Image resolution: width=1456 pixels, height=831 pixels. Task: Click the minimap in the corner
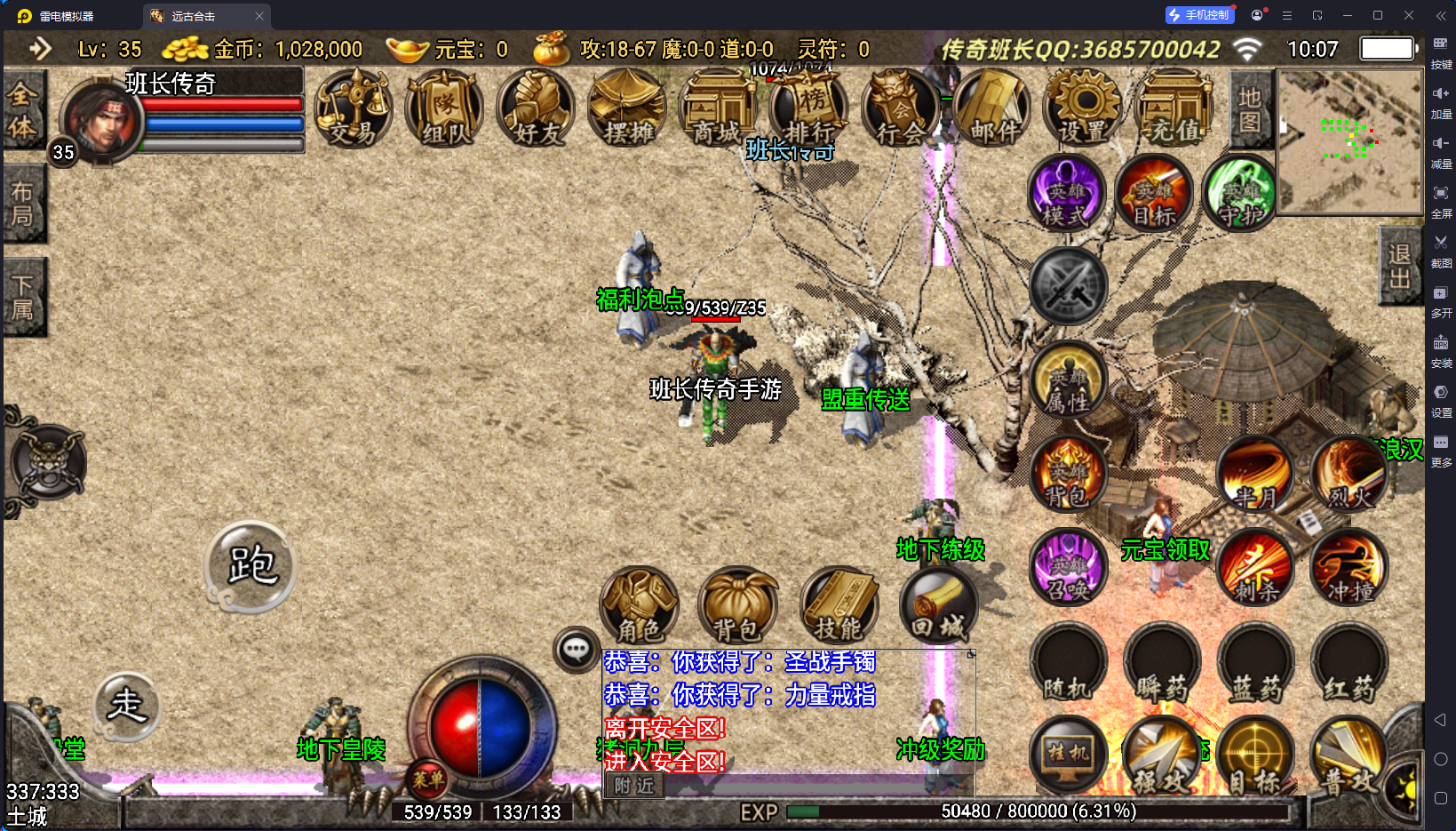point(1349,142)
